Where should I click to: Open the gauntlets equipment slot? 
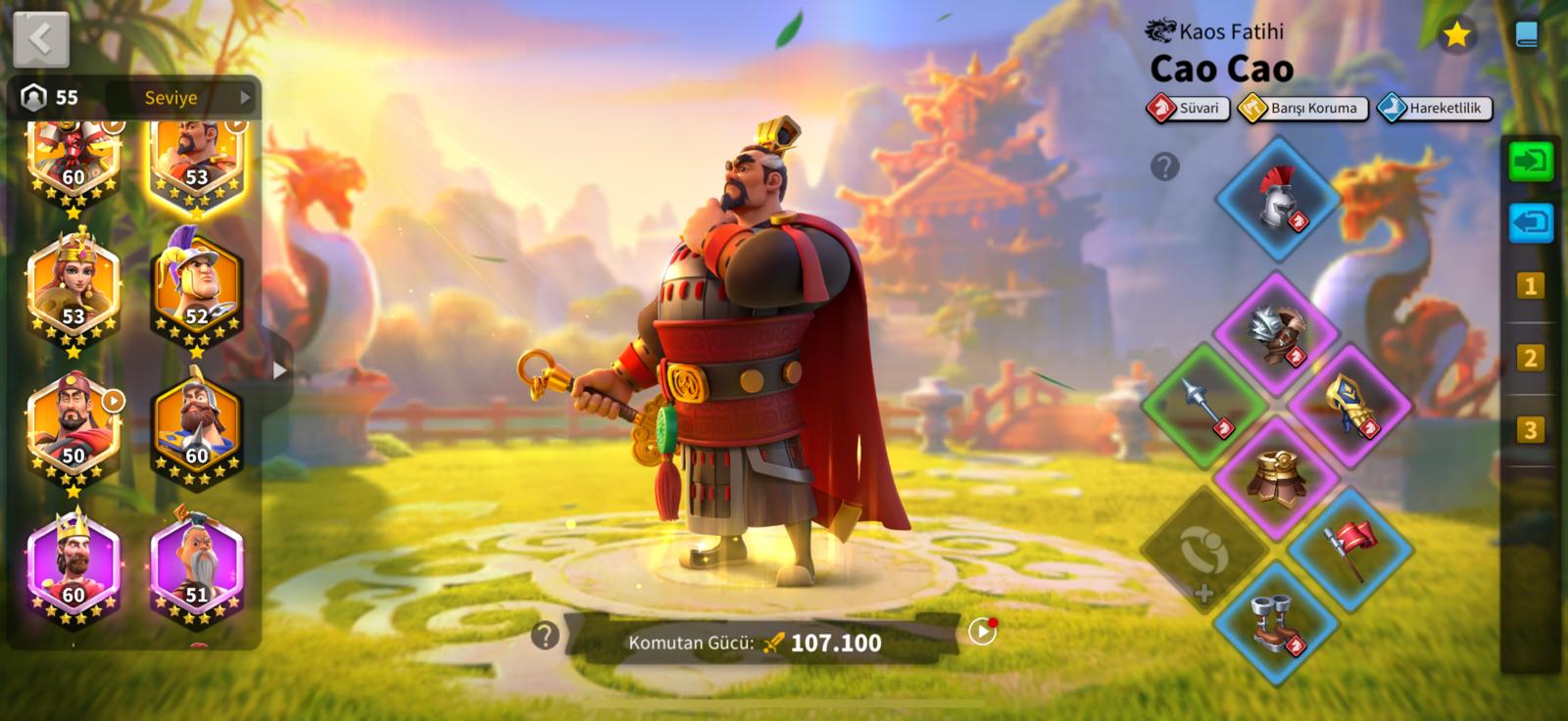1349,405
